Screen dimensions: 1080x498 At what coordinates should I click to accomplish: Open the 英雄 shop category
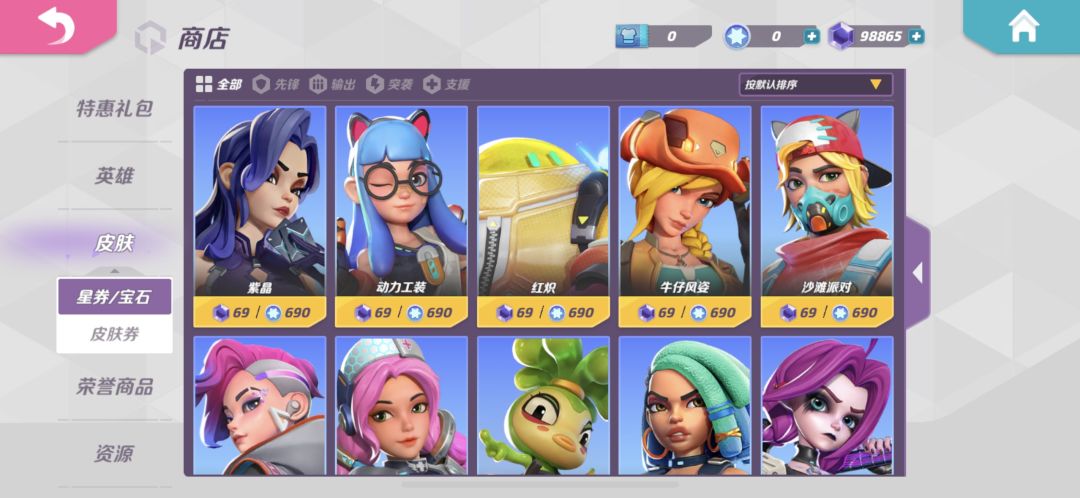click(x=114, y=176)
